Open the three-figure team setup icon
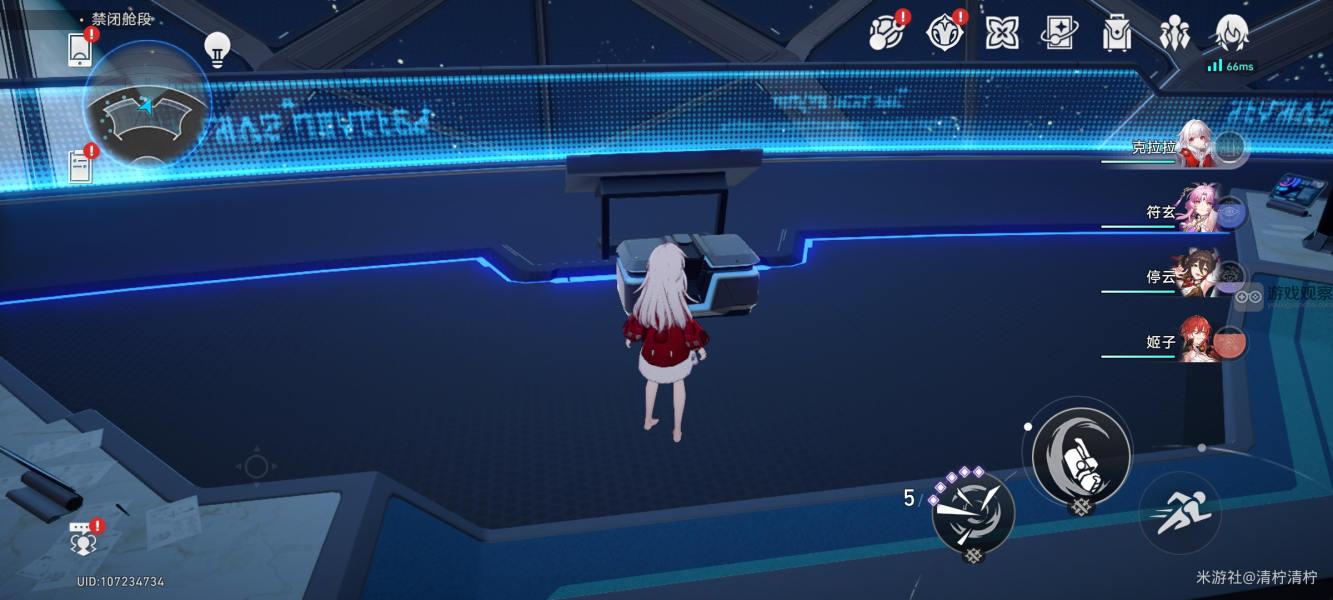The image size is (1333, 600). pyautogui.click(x=1174, y=34)
